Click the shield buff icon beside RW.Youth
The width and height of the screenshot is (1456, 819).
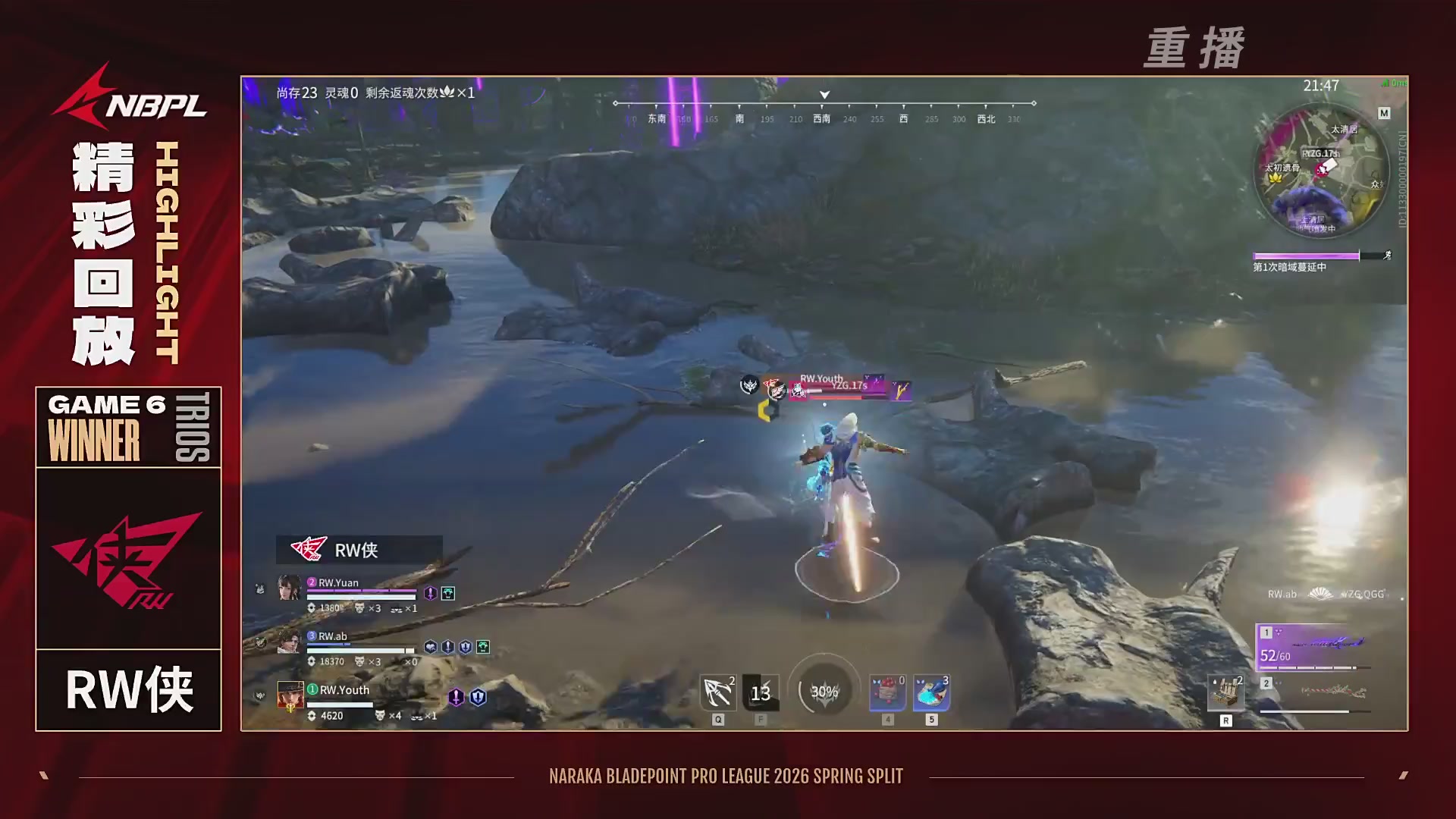478,697
